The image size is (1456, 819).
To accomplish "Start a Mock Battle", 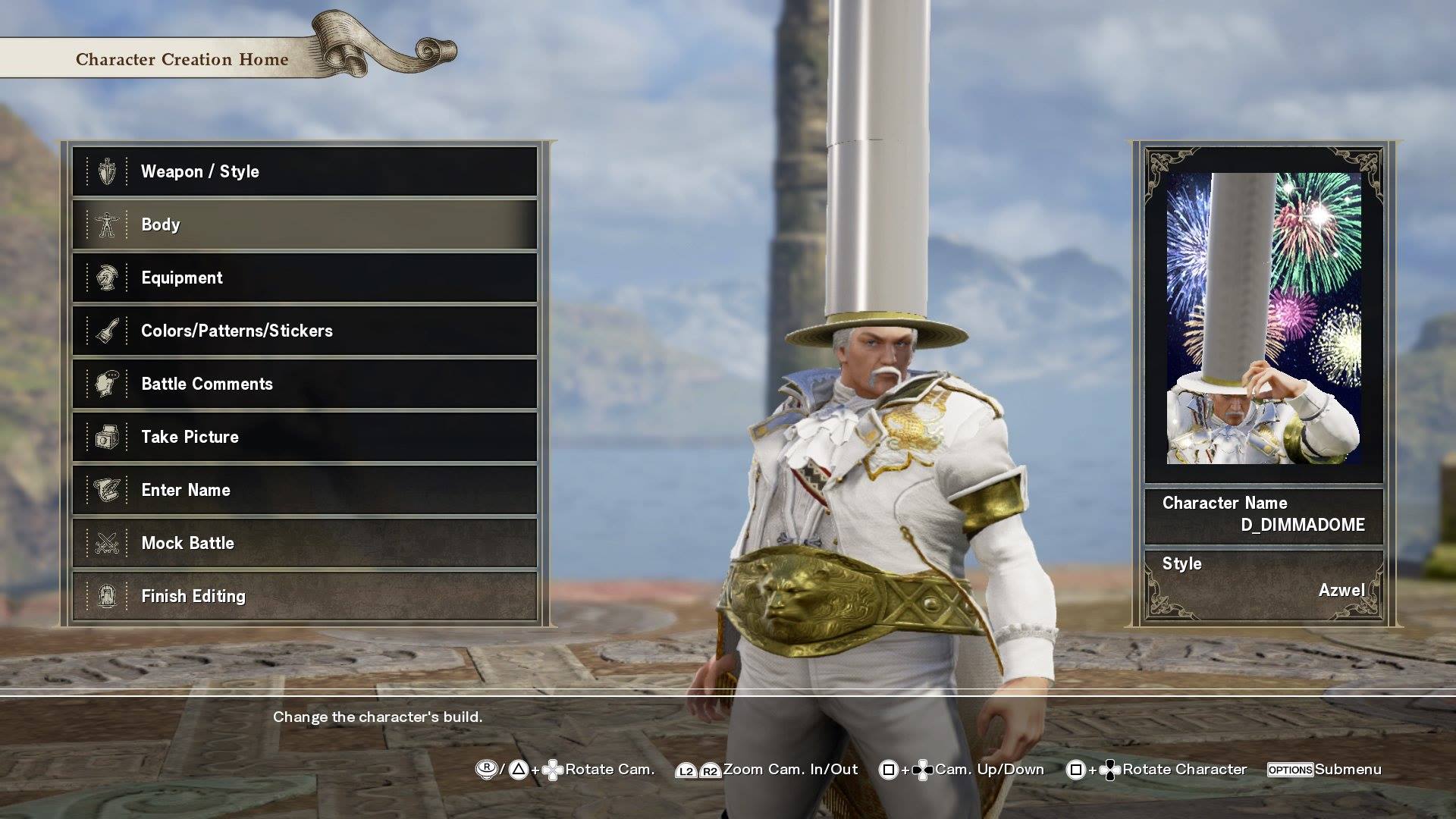I will pyautogui.click(x=304, y=543).
